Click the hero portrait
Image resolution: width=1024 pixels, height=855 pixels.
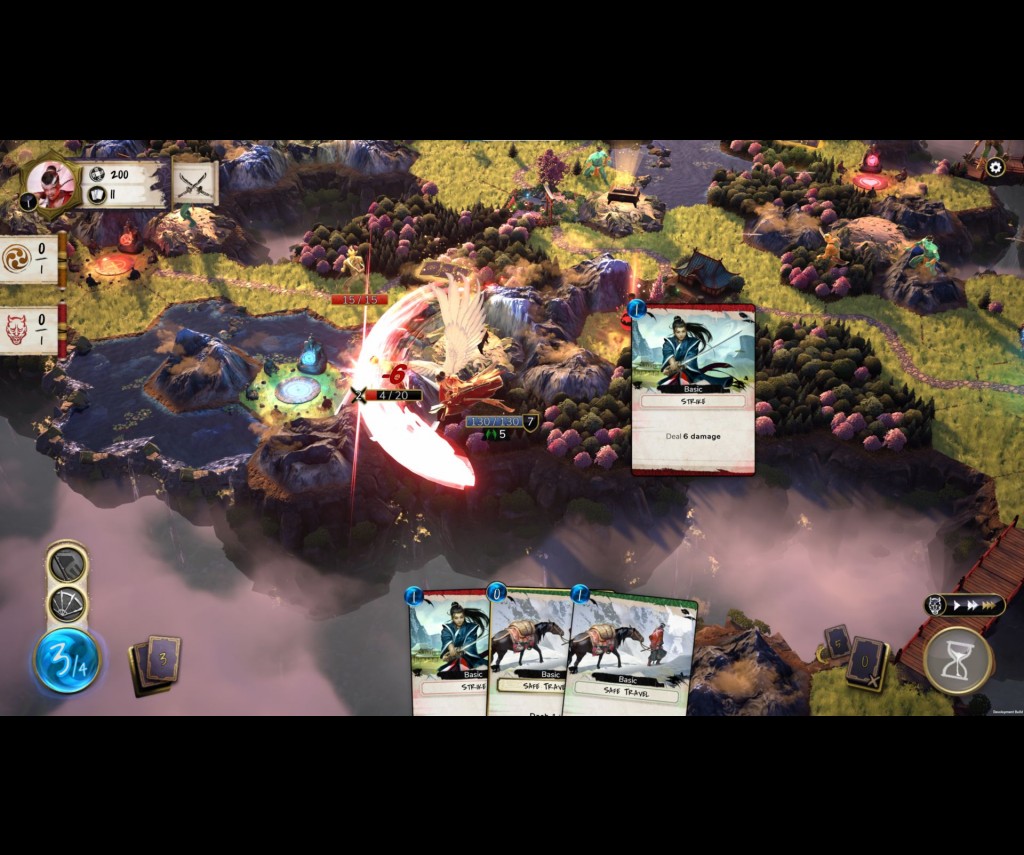click(50, 183)
